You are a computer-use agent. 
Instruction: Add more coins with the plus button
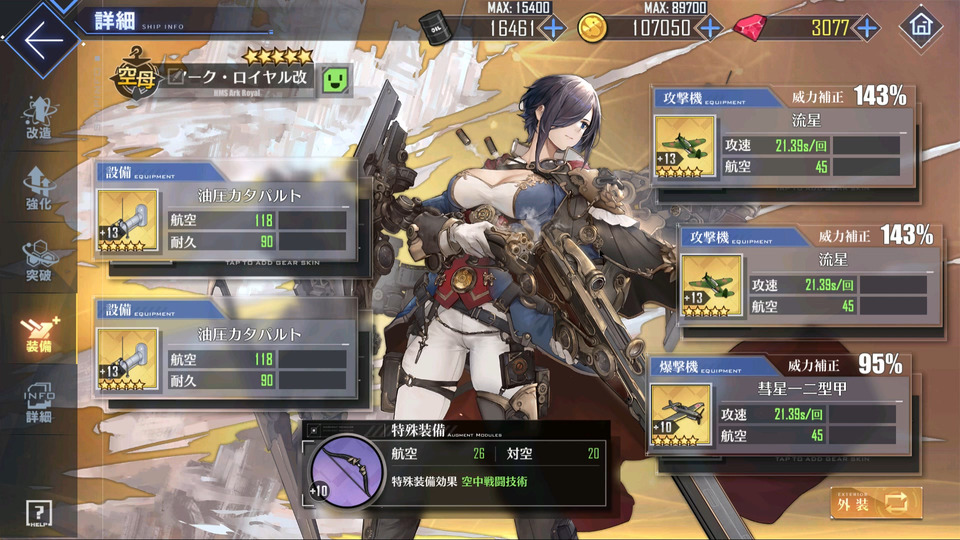coord(711,28)
